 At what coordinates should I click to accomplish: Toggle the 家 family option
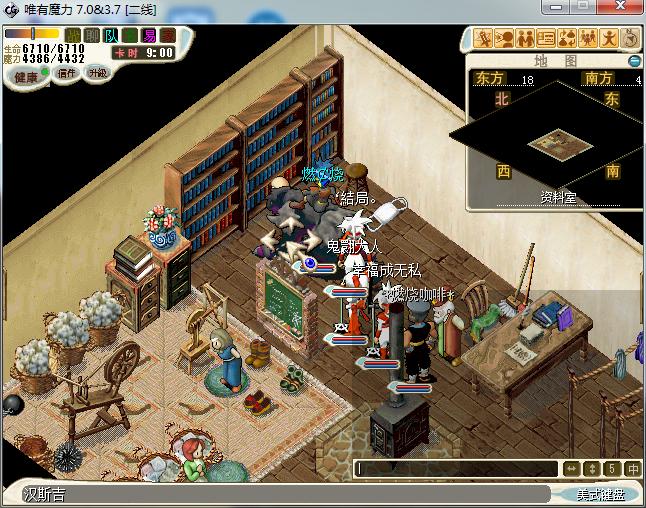[166, 36]
